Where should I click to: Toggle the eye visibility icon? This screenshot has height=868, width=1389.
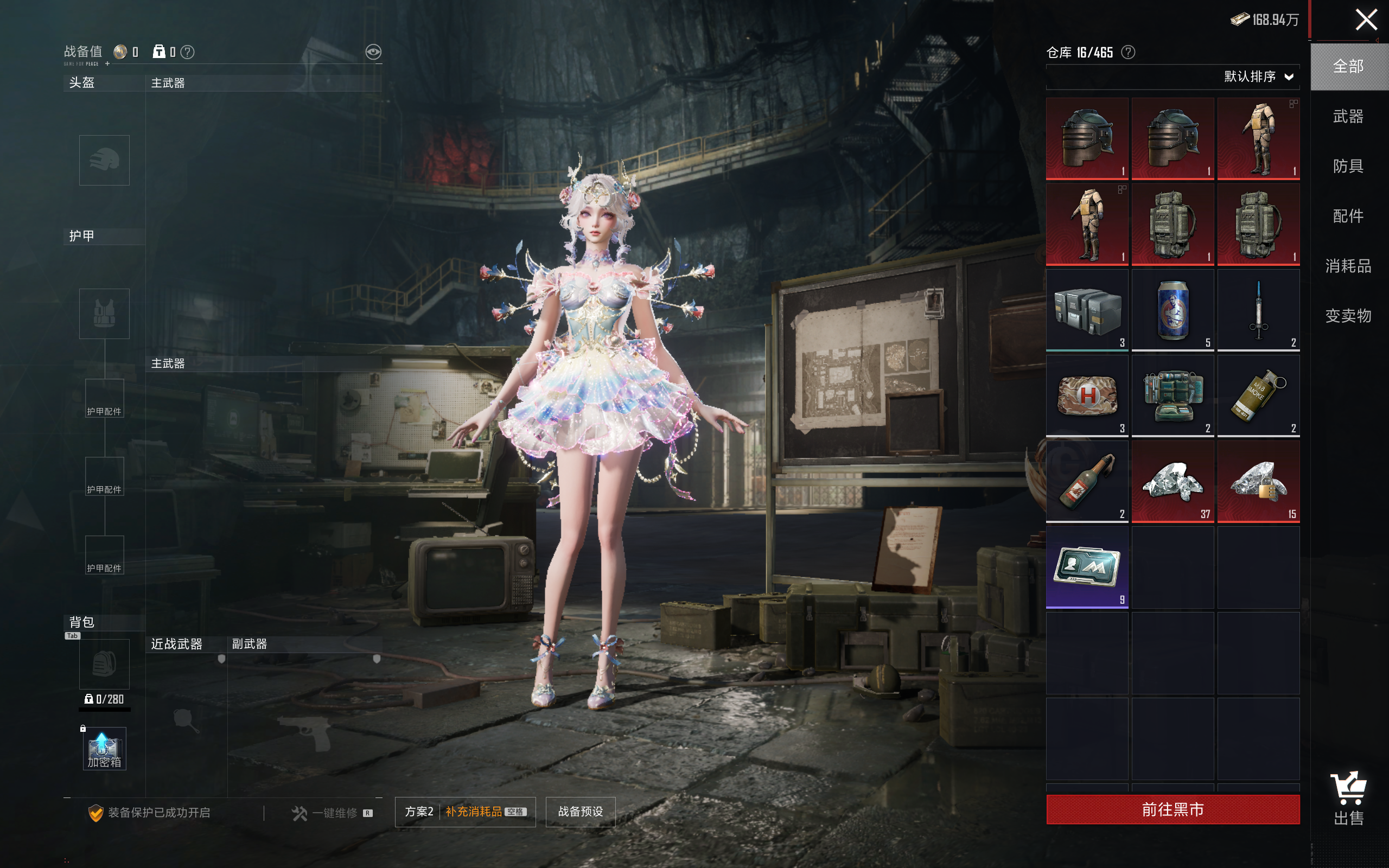pos(373,52)
